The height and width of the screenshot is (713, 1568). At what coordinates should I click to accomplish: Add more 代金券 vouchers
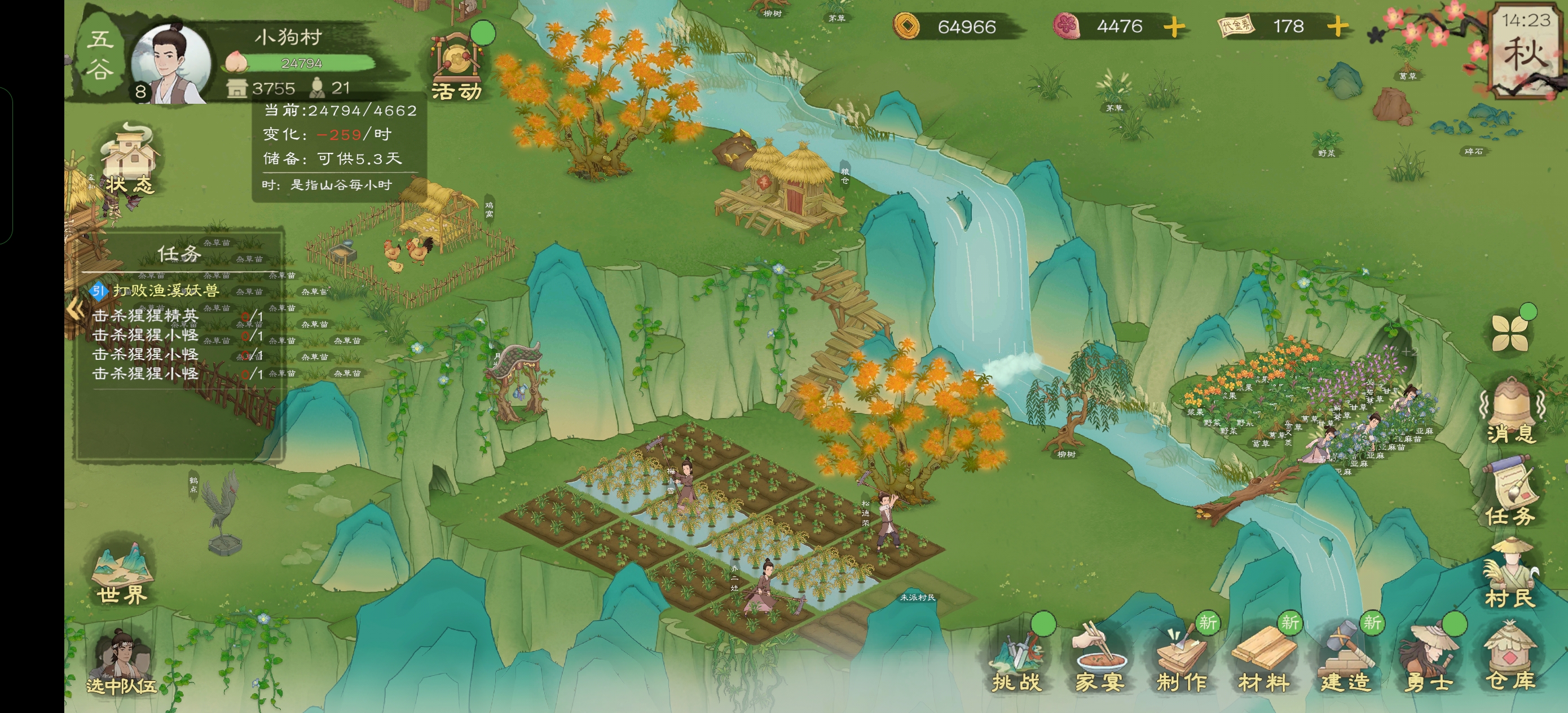[x=1337, y=27]
